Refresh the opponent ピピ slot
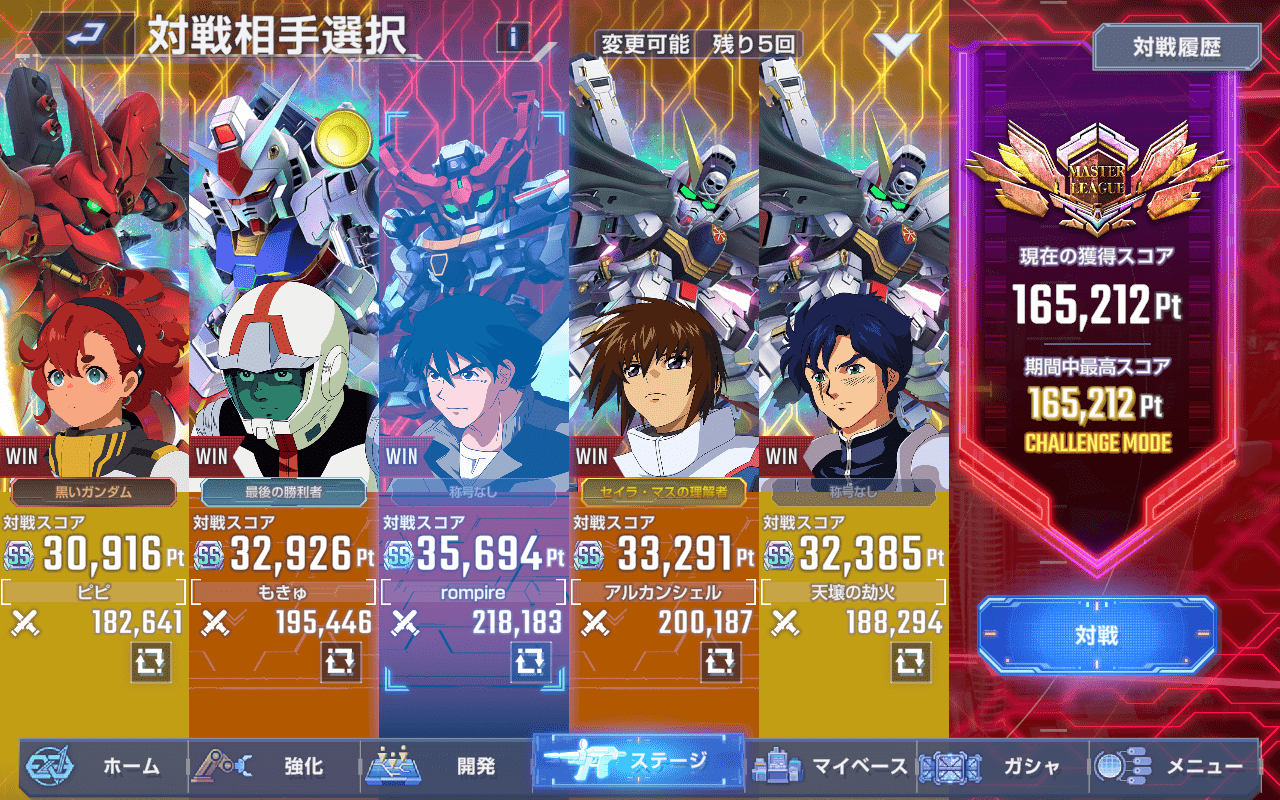 point(150,661)
